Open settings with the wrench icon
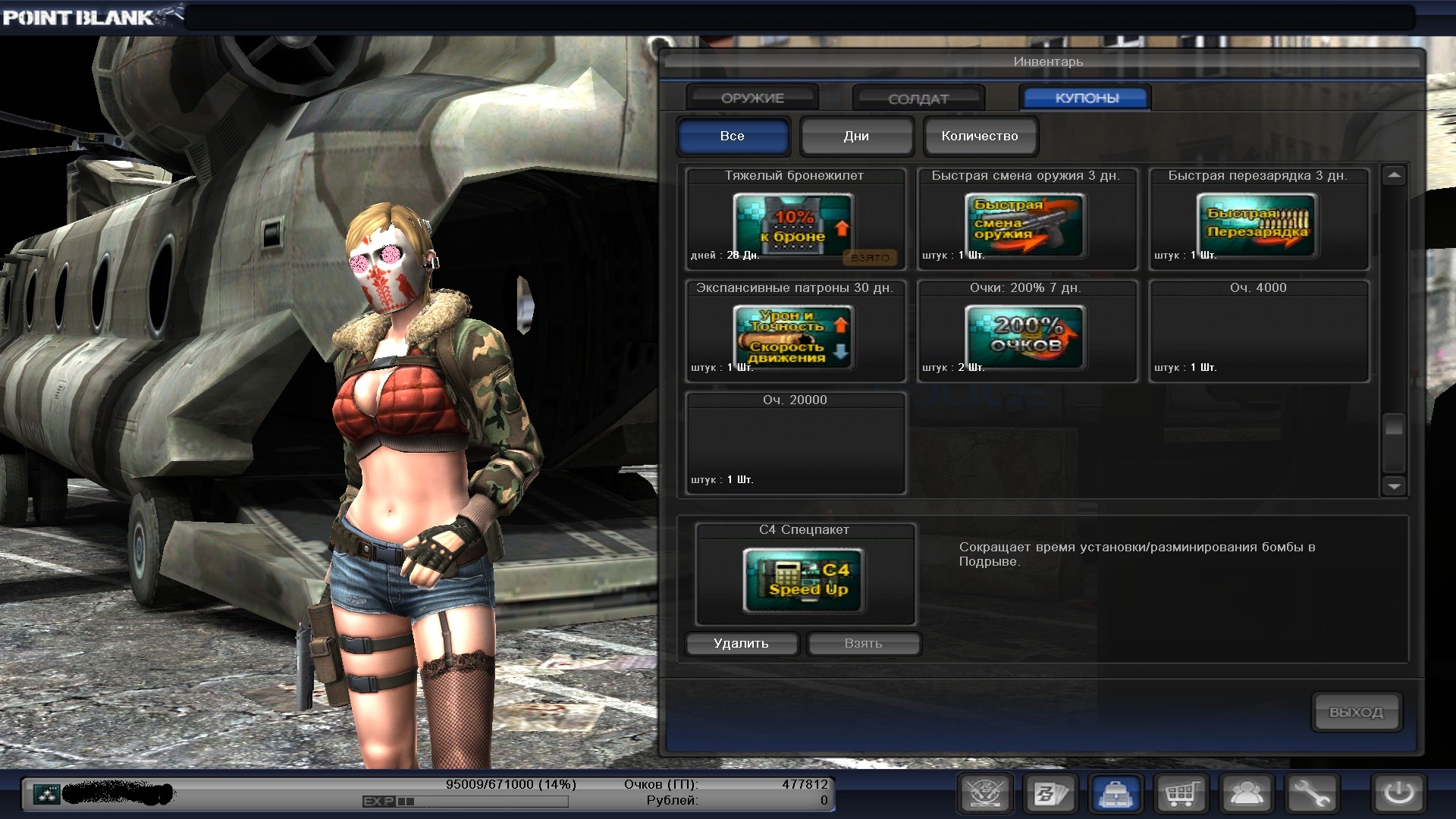 1311,794
